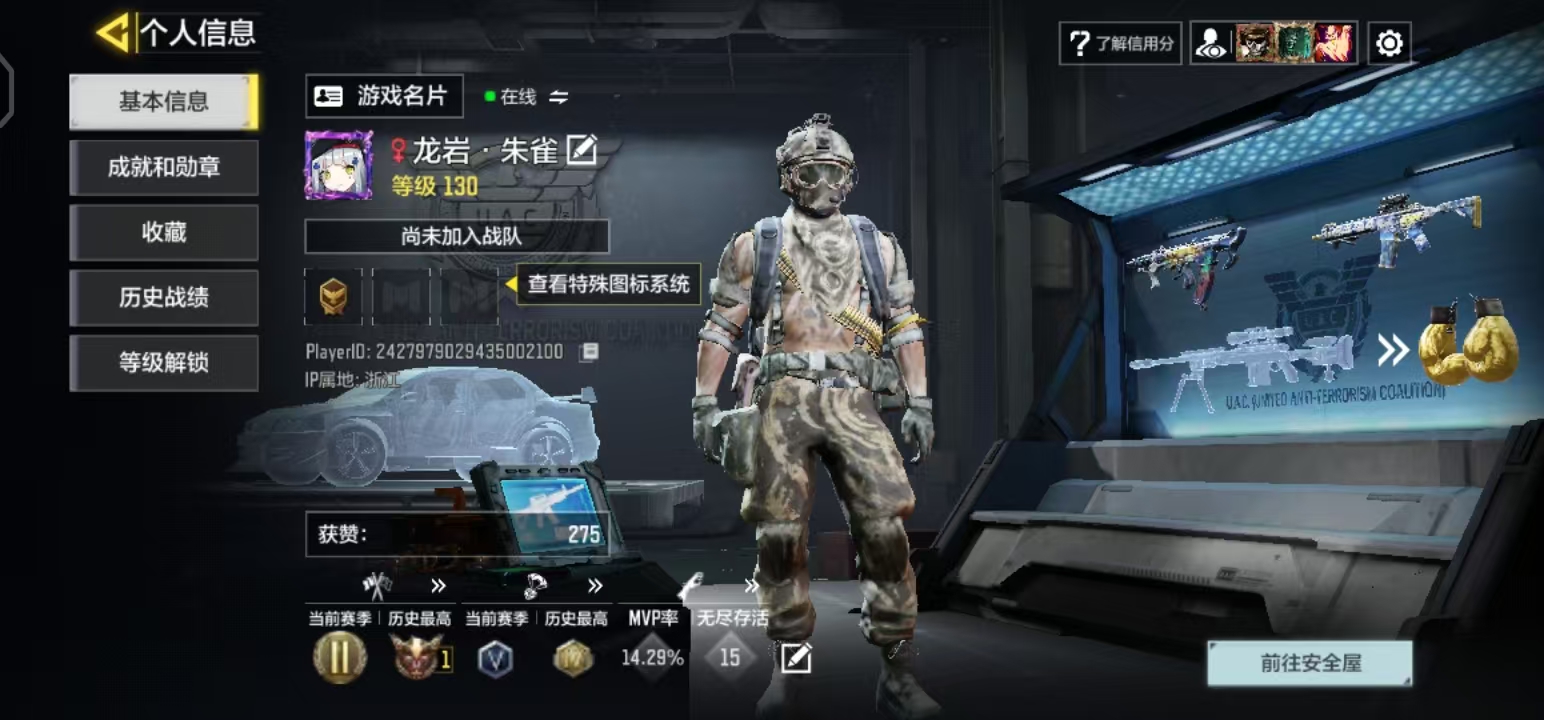Viewport: 1544px width, 720px height.
Task: Toggle the 在线 online status switch
Action: (x=559, y=97)
